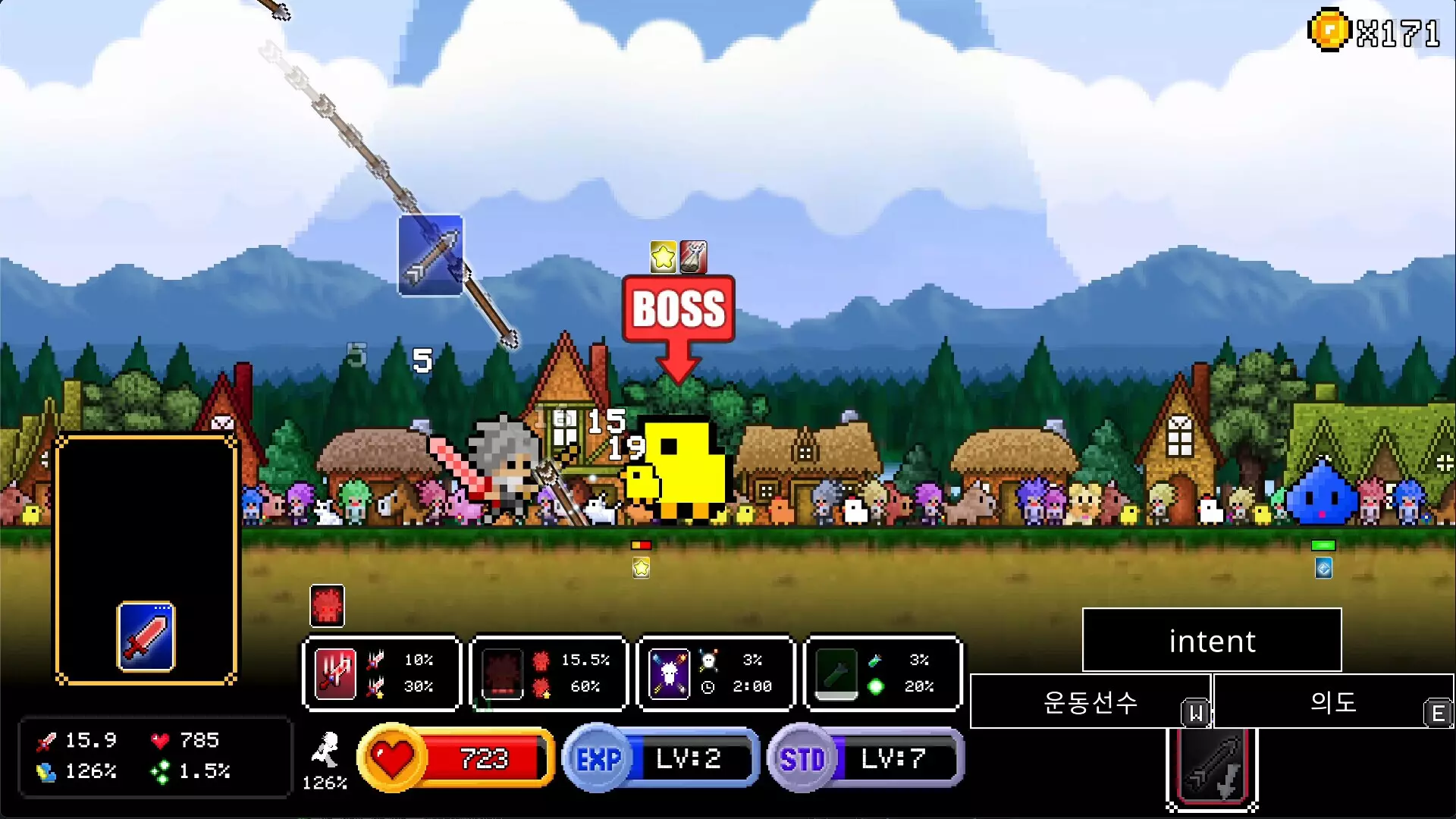Click the red splatter skill showing 15.5%
This screenshot has width=1456, height=819.
pos(503,673)
